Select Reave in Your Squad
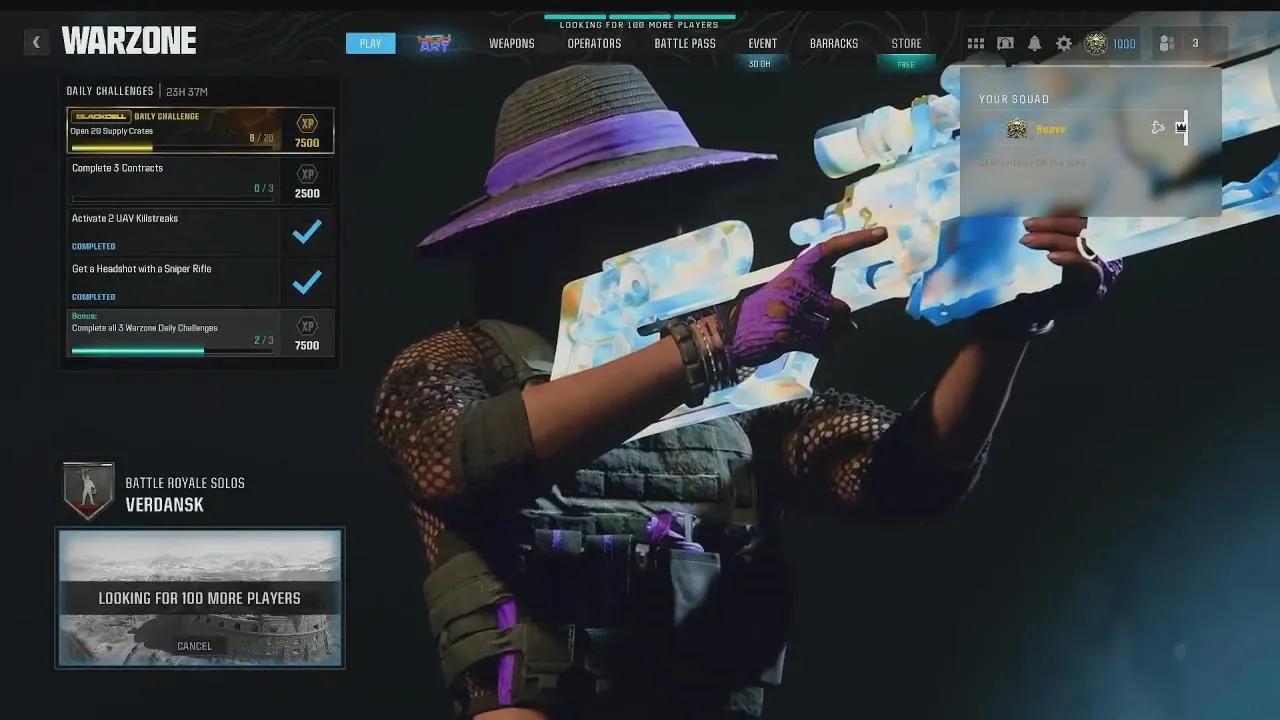 click(1048, 128)
